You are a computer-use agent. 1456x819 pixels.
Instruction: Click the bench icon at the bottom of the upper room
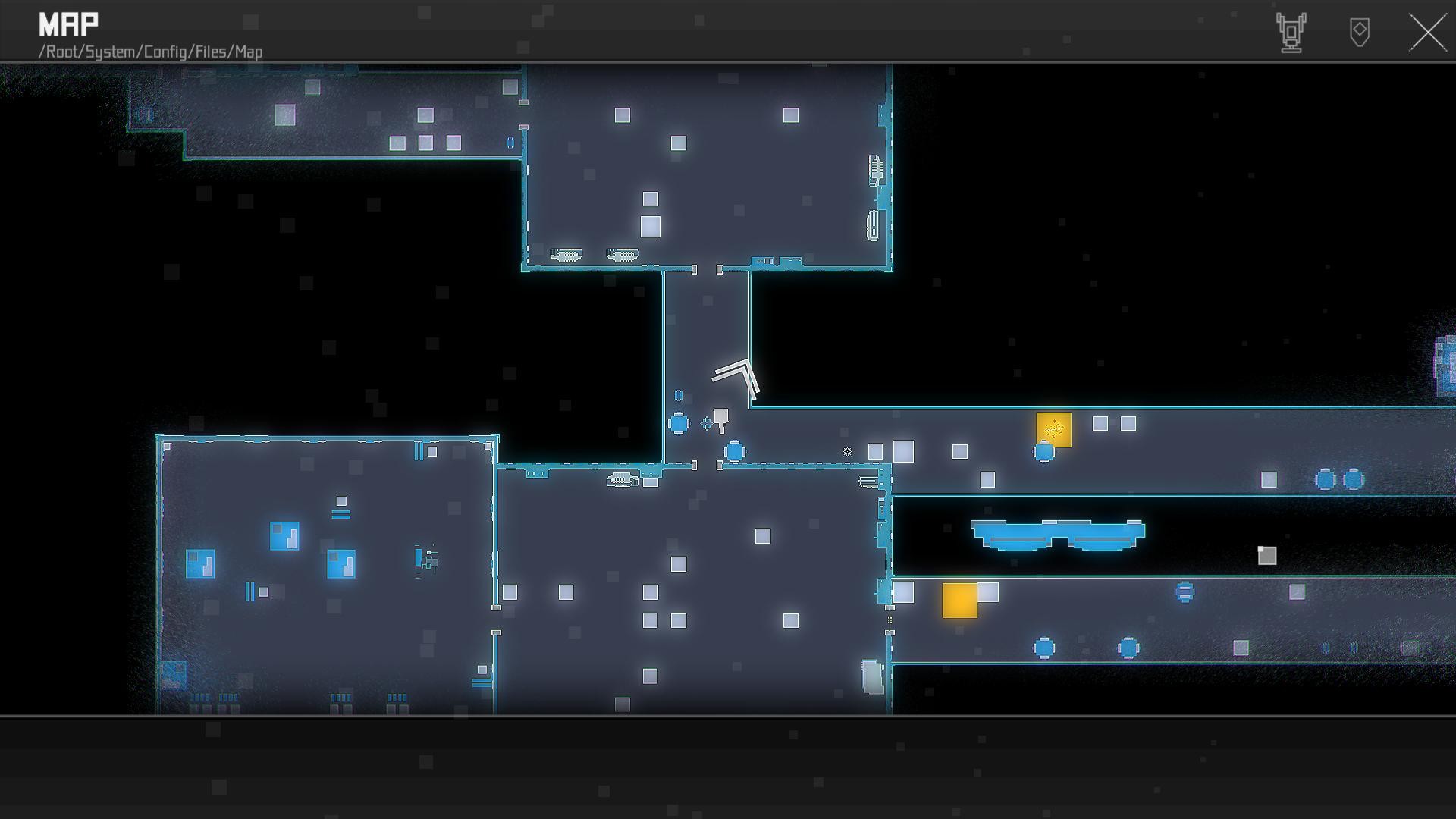[565, 254]
